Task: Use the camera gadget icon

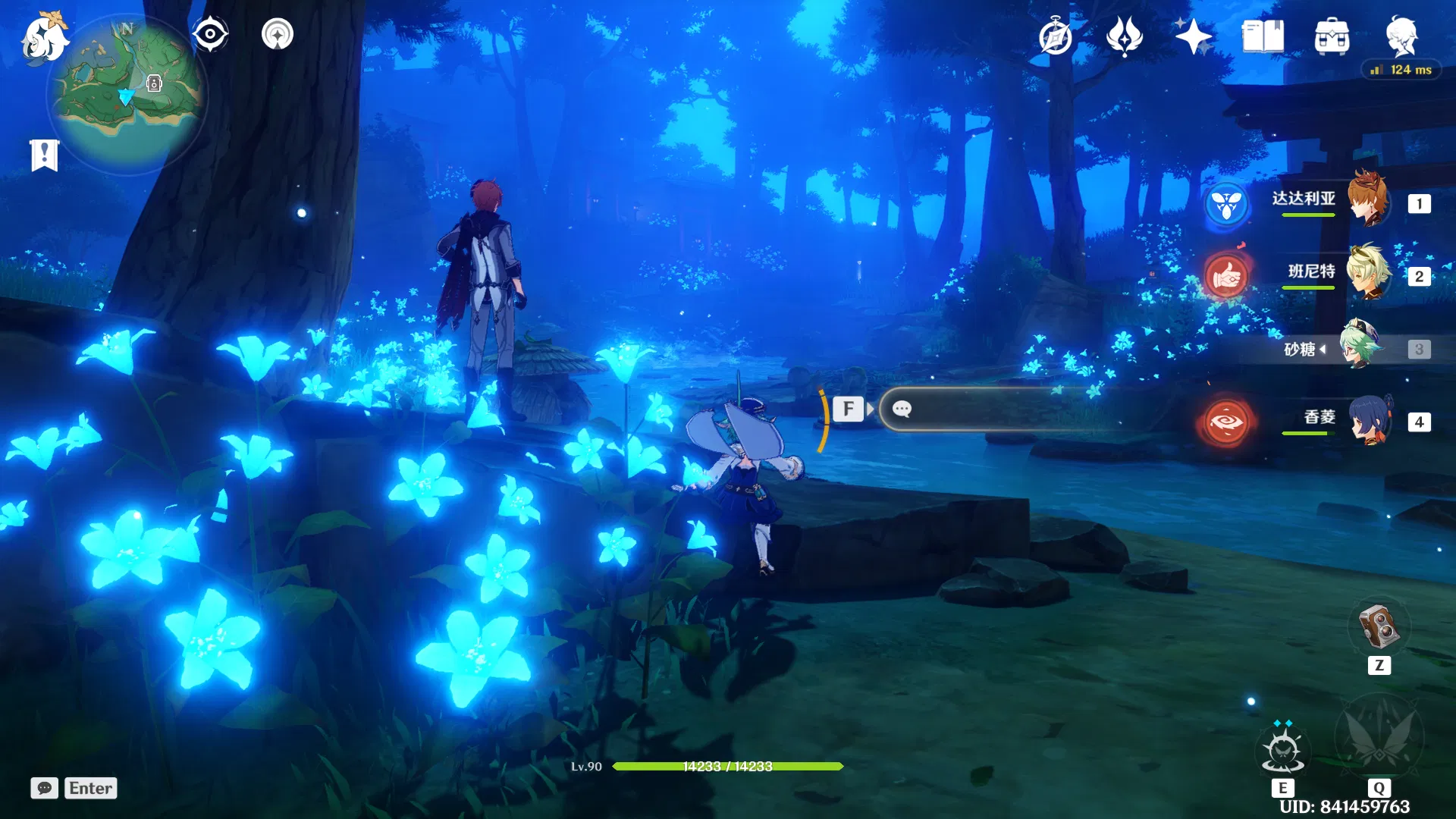Action: pos(1379,626)
